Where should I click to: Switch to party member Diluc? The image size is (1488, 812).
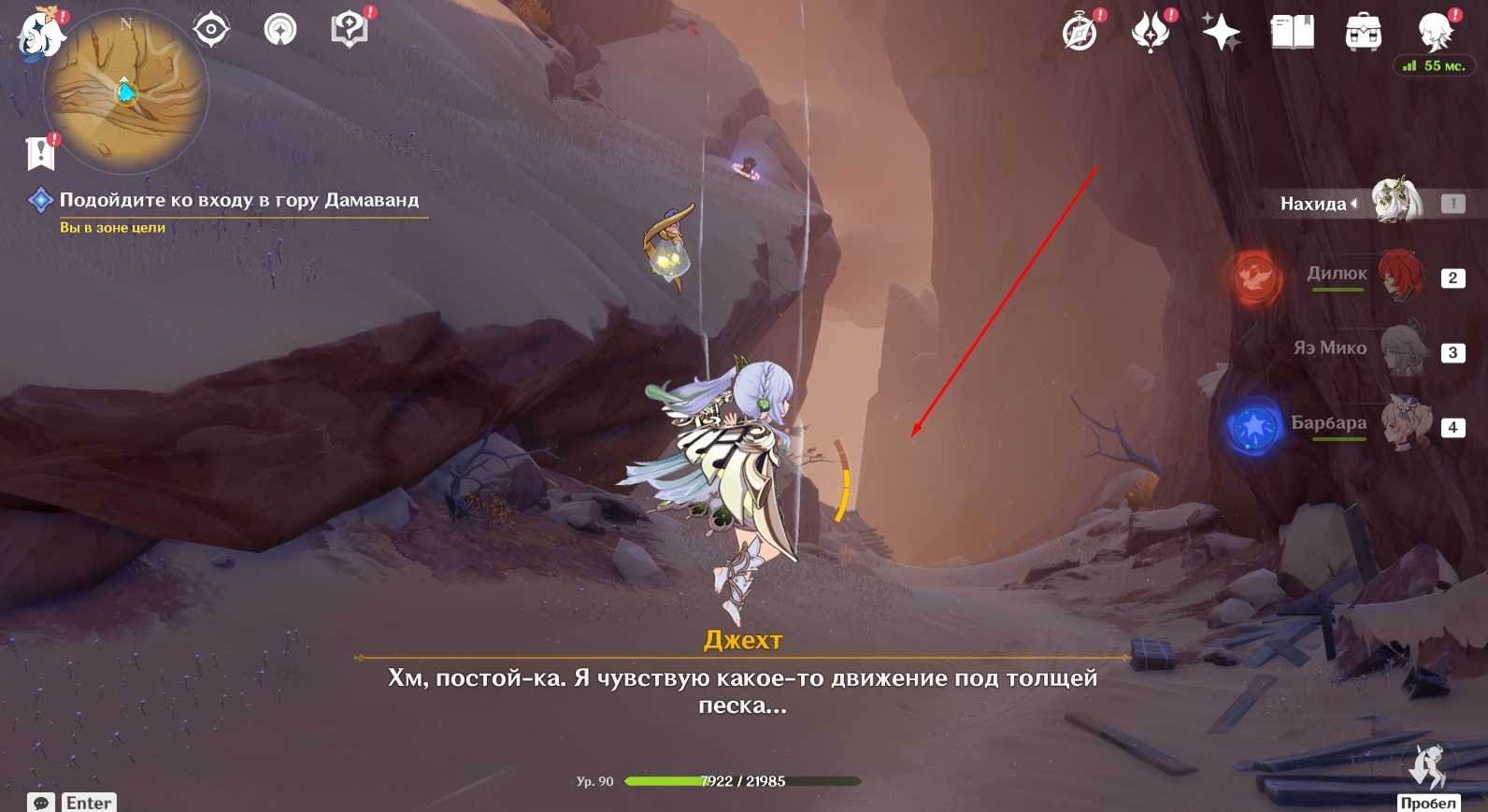pos(1399,275)
